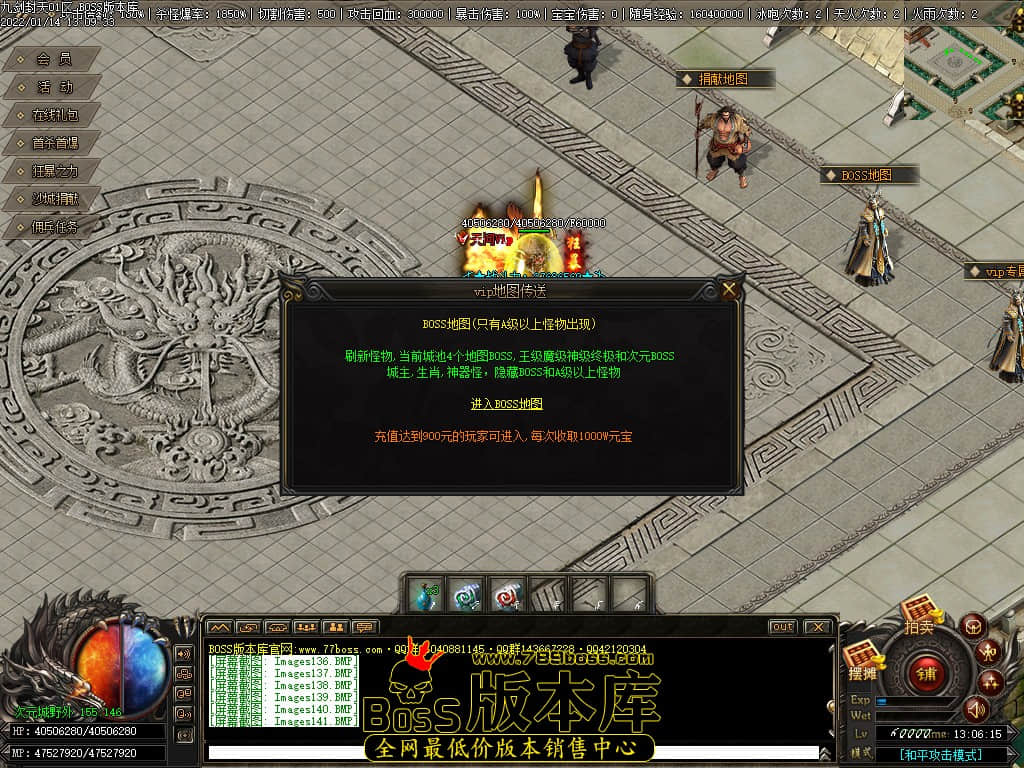
Task: Open the 沙城捐献 donation menu
Action: (x=54, y=200)
